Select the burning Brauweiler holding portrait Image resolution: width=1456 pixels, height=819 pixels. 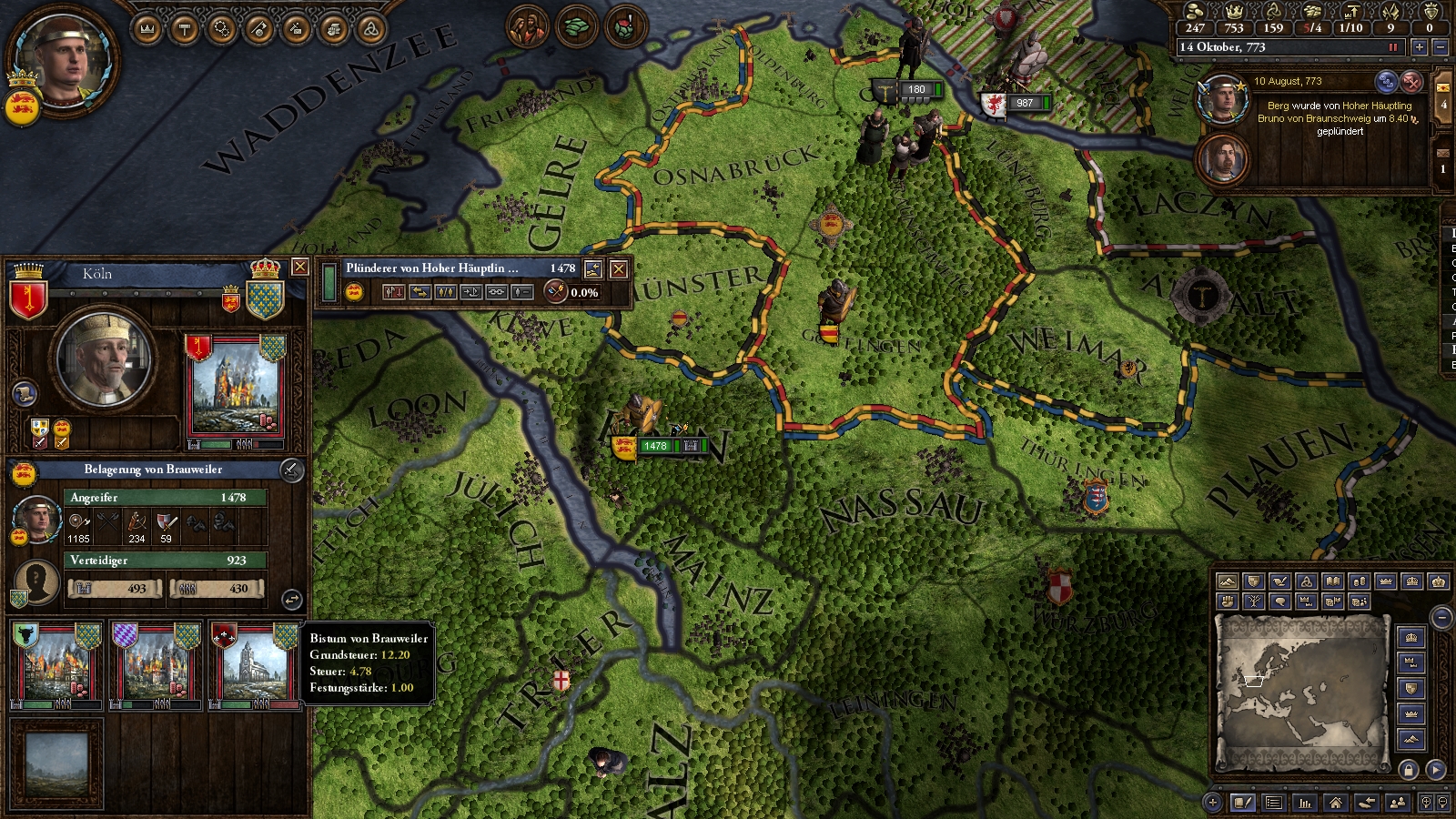point(235,389)
